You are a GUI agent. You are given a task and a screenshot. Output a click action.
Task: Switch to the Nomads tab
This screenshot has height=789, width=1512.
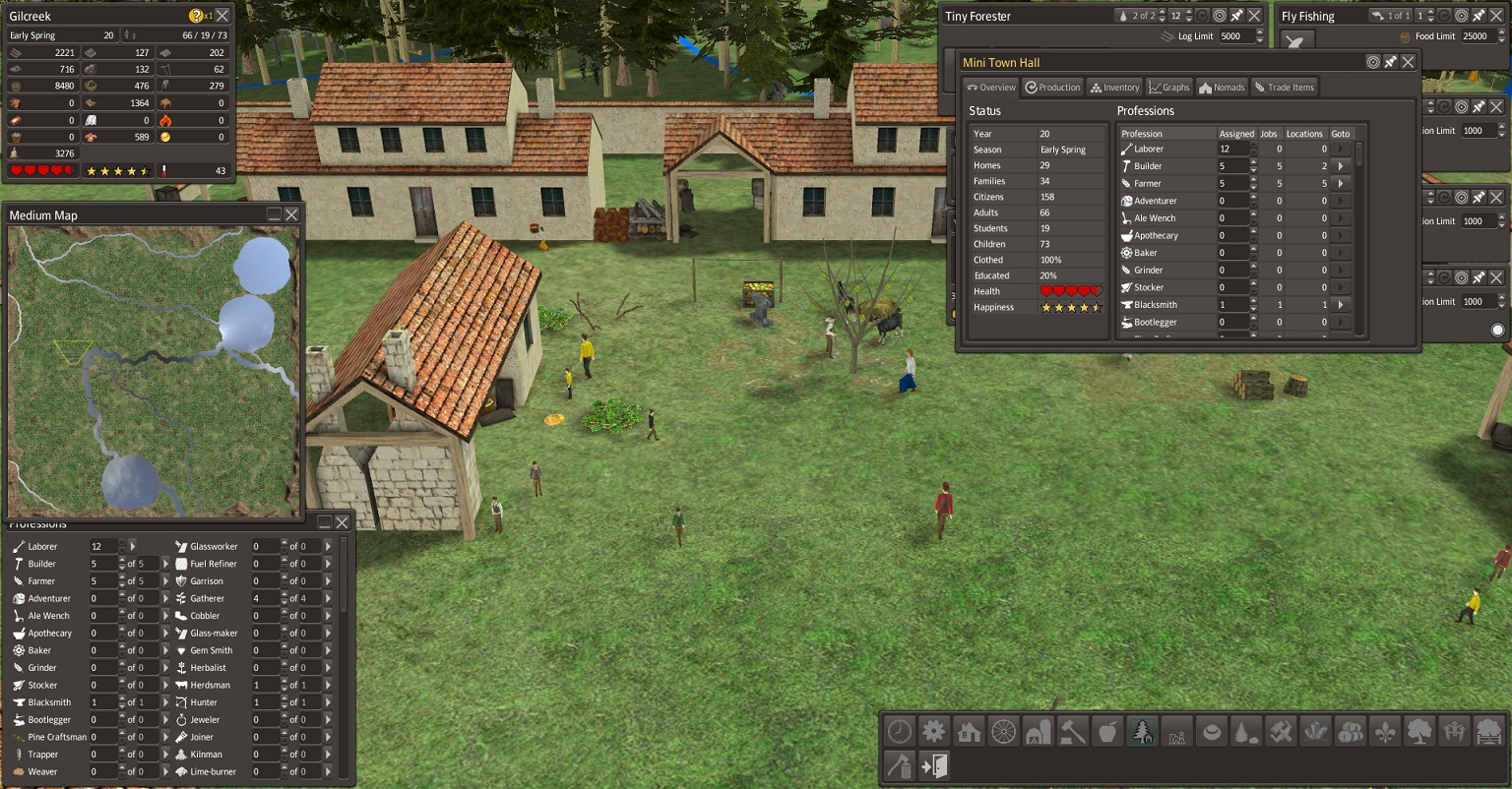[x=1222, y=88]
